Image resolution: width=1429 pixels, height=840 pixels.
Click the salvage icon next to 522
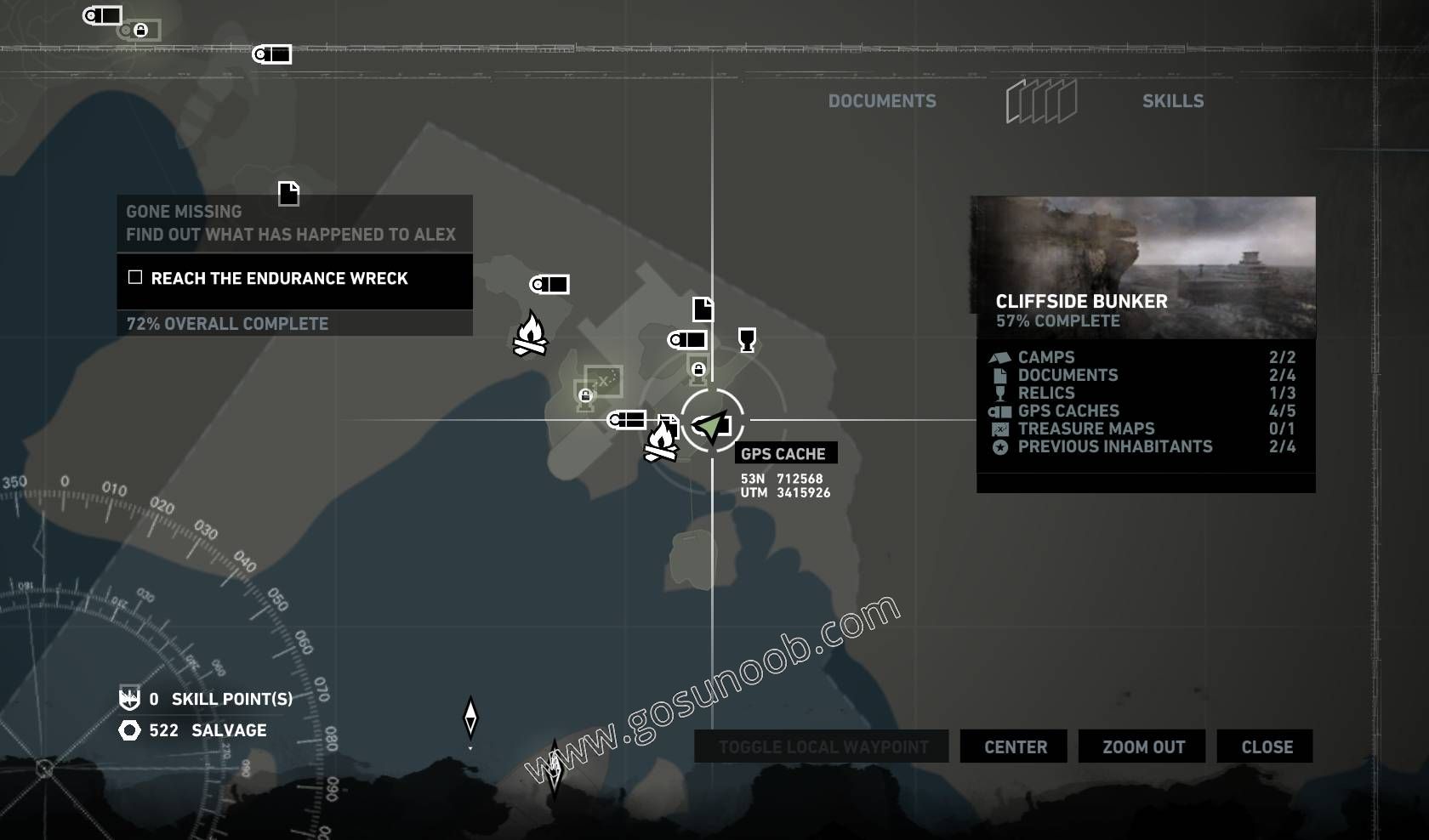click(x=129, y=730)
